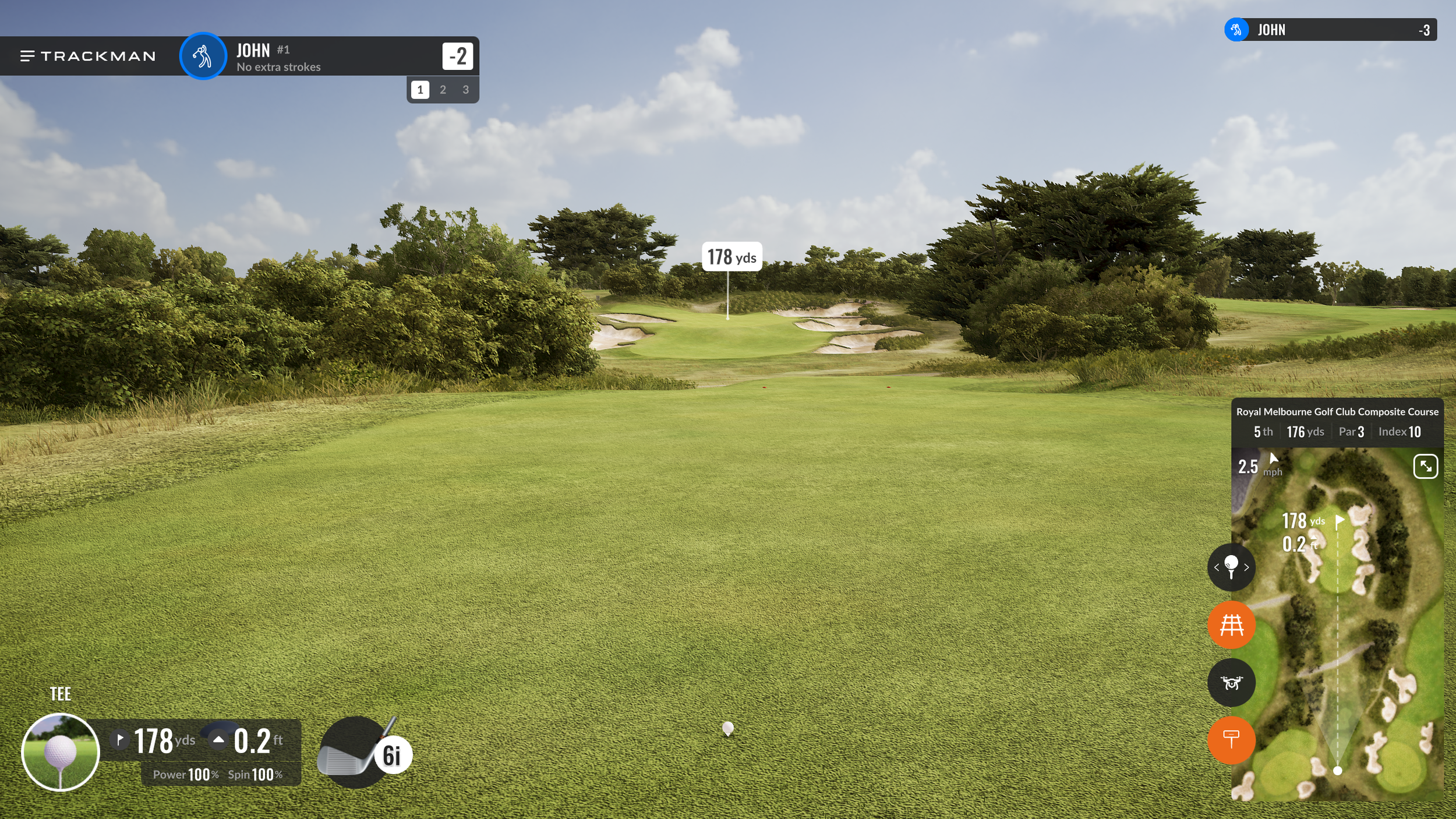Image resolution: width=1456 pixels, height=819 pixels.
Task: Open the Power and Spin settings
Action: (220, 774)
